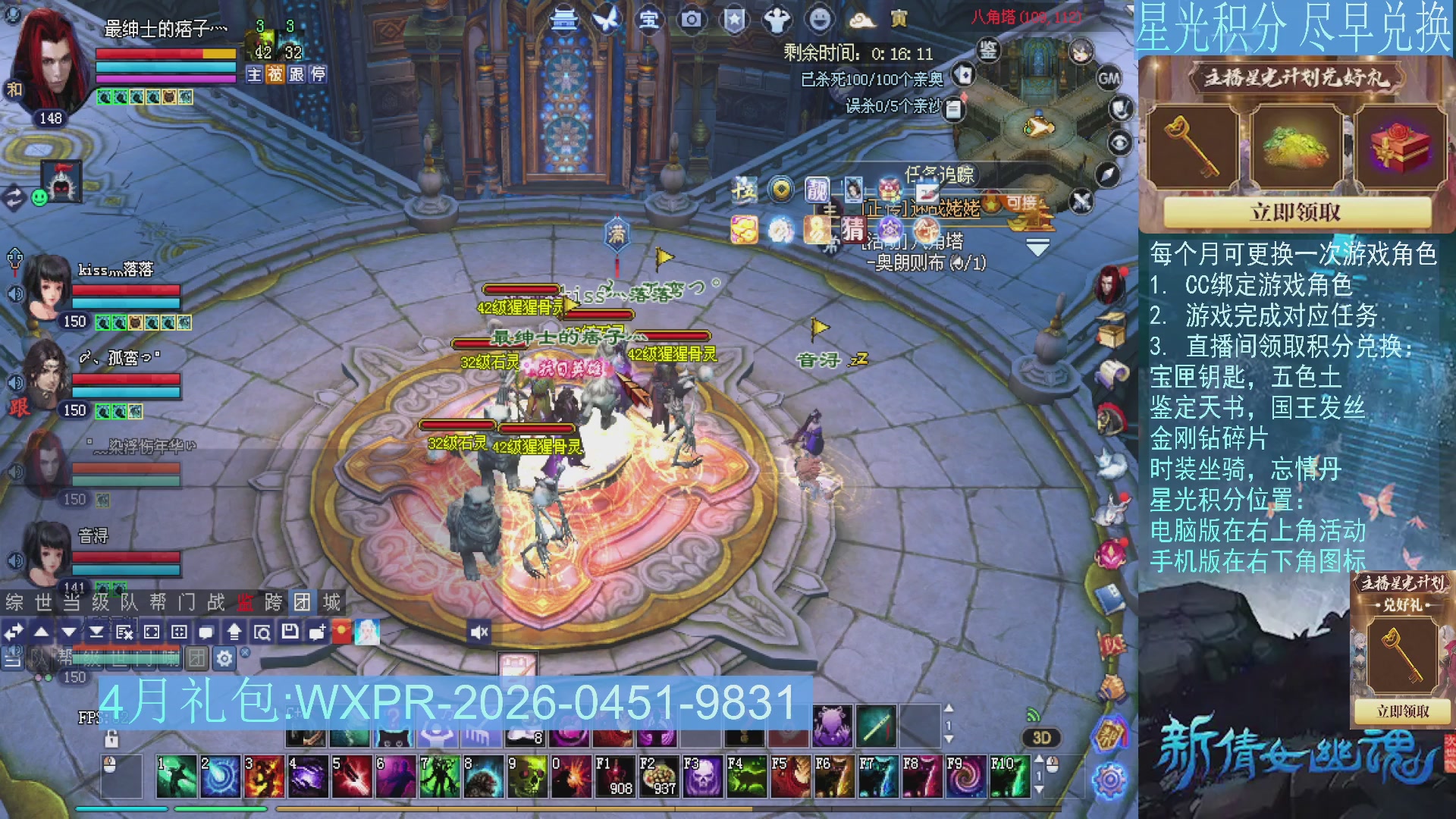Open the 宝 treasure menu icon
Viewport: 1456px width, 819px height.
click(x=648, y=20)
